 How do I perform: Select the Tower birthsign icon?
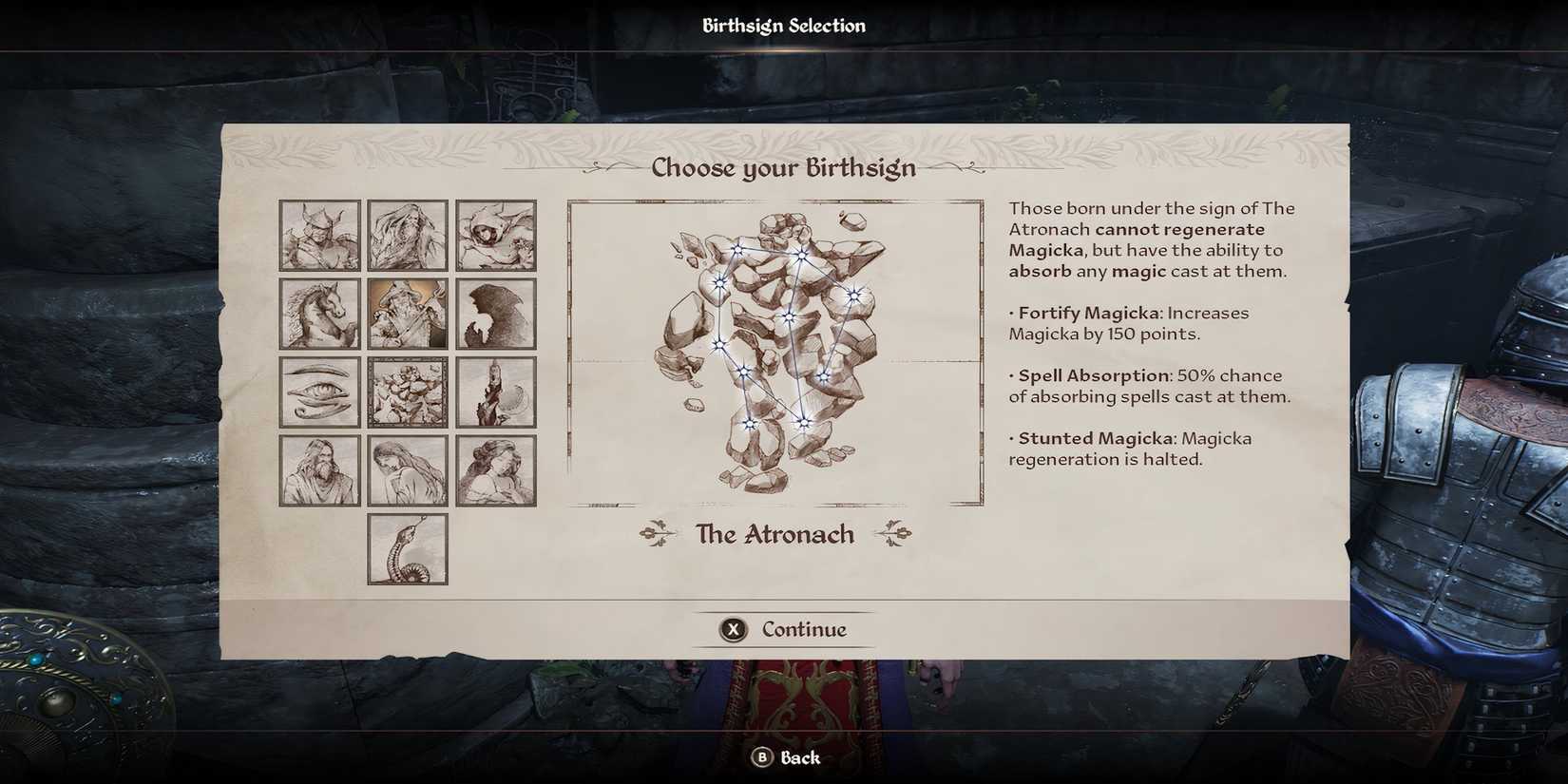coord(496,391)
